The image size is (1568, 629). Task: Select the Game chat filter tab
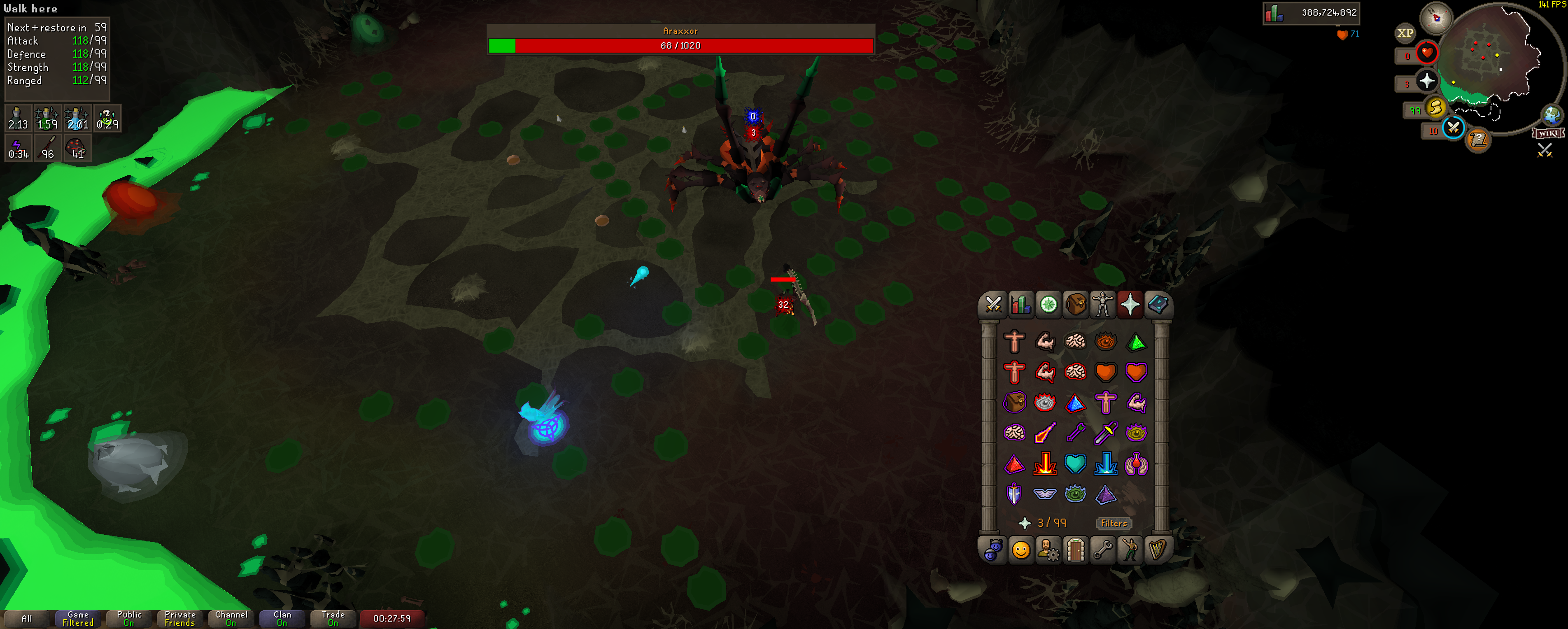tap(78, 619)
